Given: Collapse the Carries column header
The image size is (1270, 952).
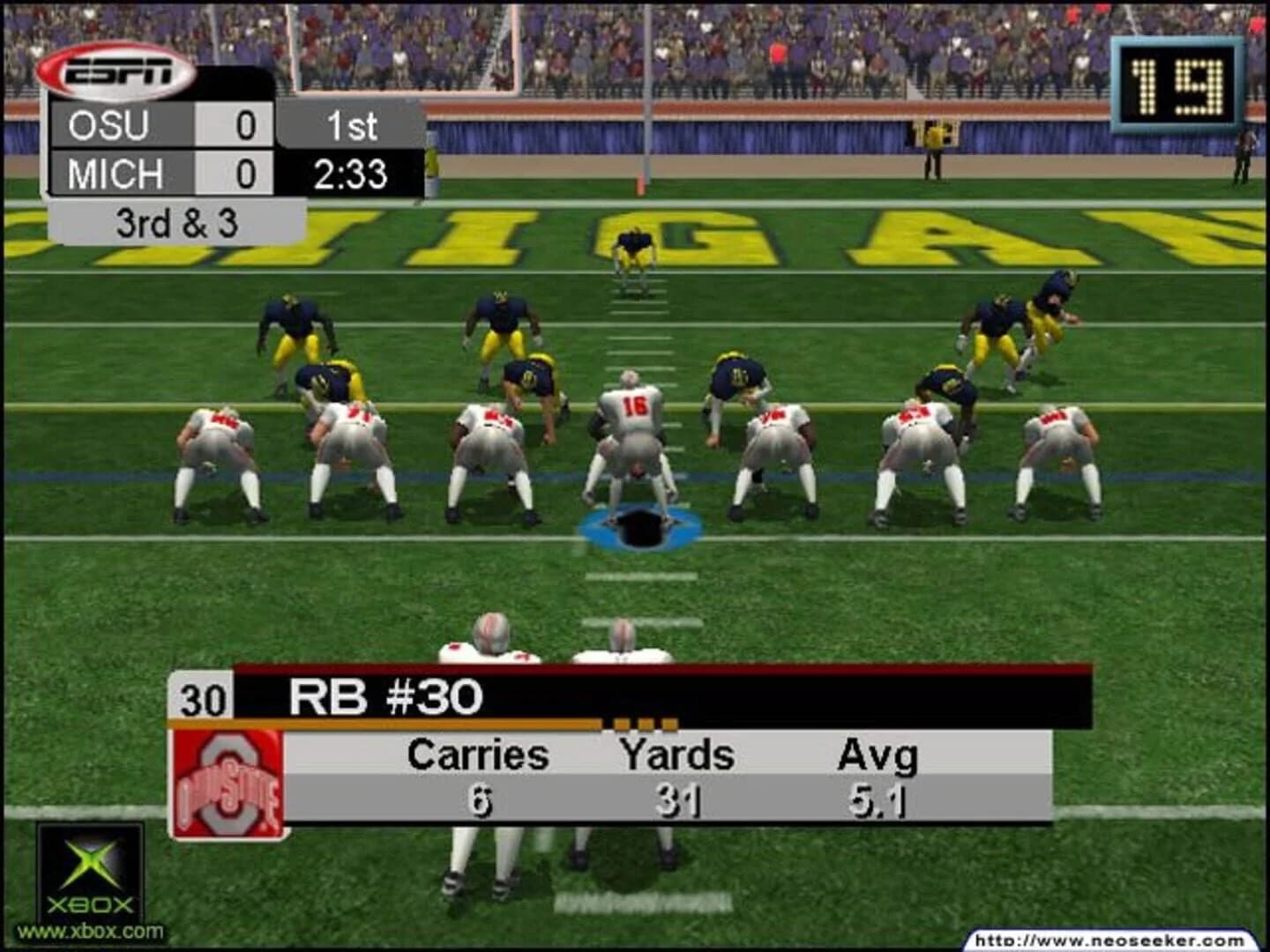Looking at the screenshot, I should 476,755.
